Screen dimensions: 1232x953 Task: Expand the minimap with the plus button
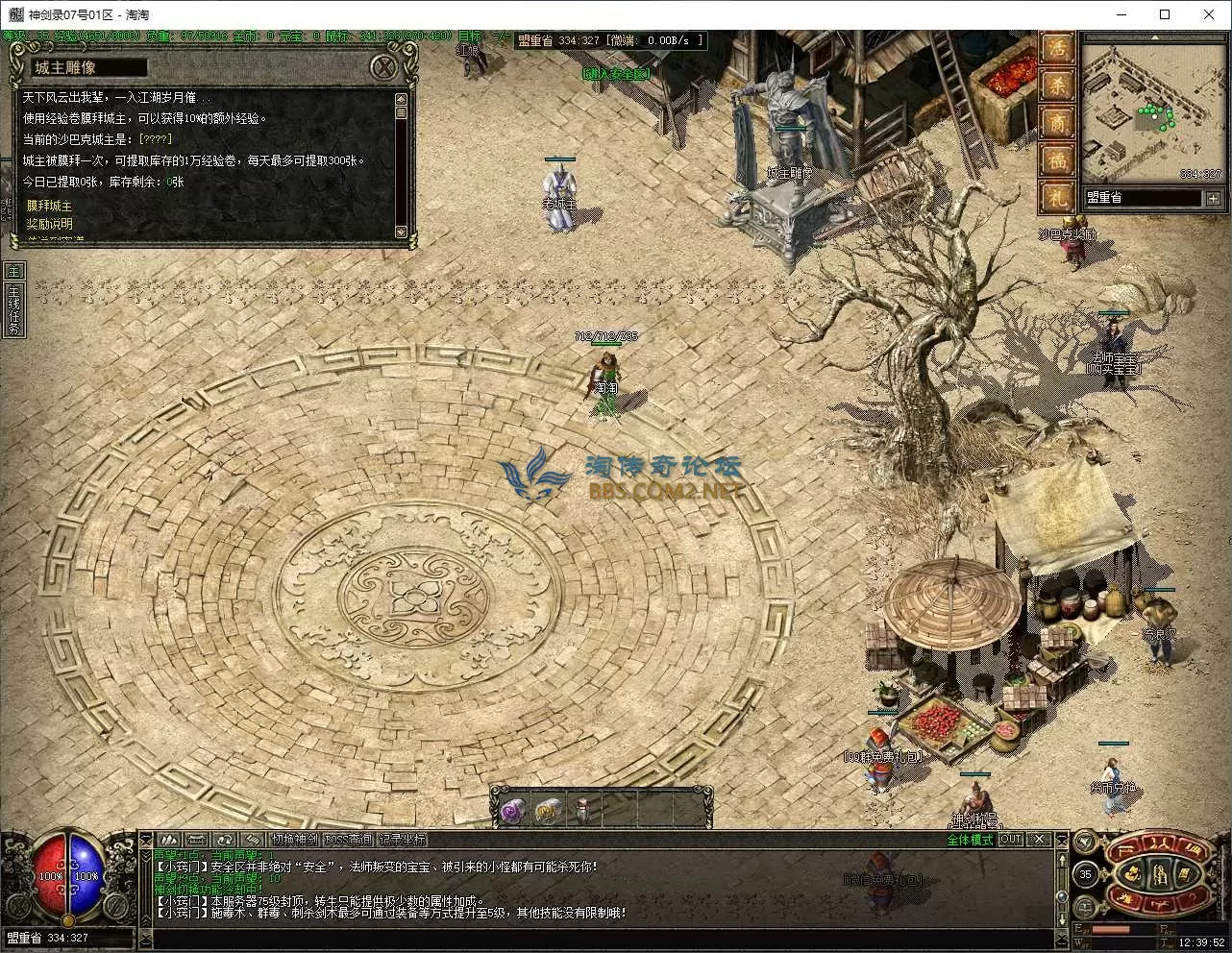pyautogui.click(x=1213, y=198)
